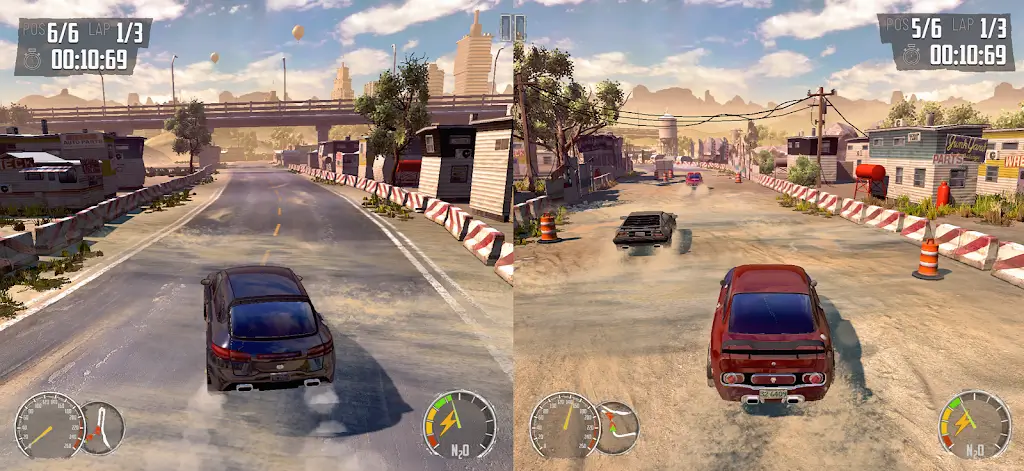Pause the race with the pause button
1024x471 pixels.
[x=512, y=27]
